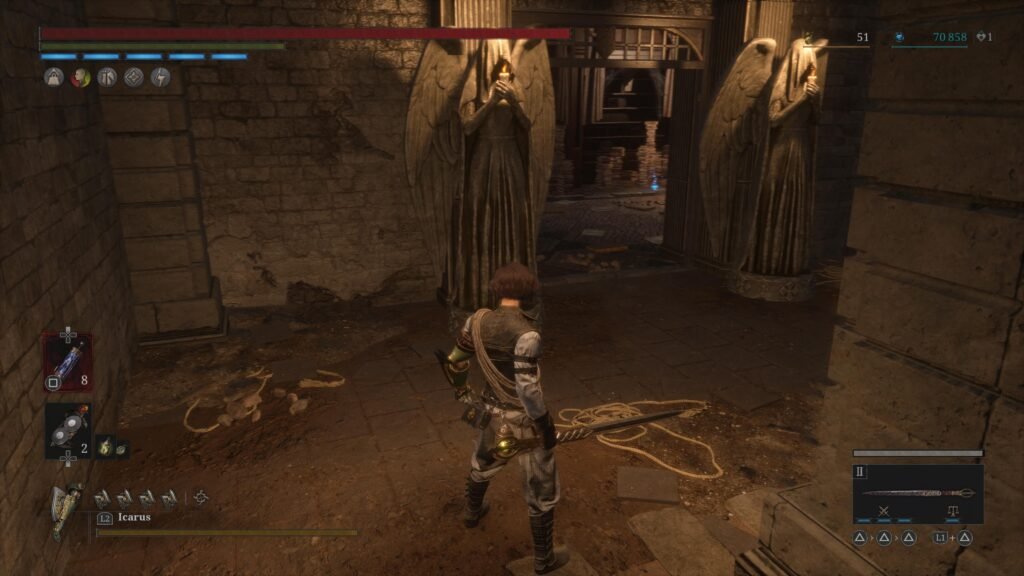Click the Icarus Legion Arm icon
This screenshot has height=576, width=1024.
(66, 508)
